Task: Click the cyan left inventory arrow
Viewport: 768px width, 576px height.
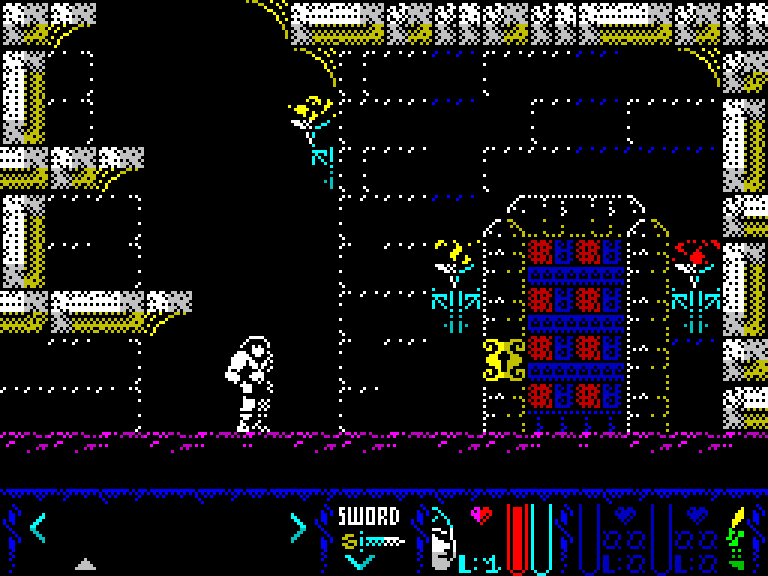Action: [x=38, y=526]
